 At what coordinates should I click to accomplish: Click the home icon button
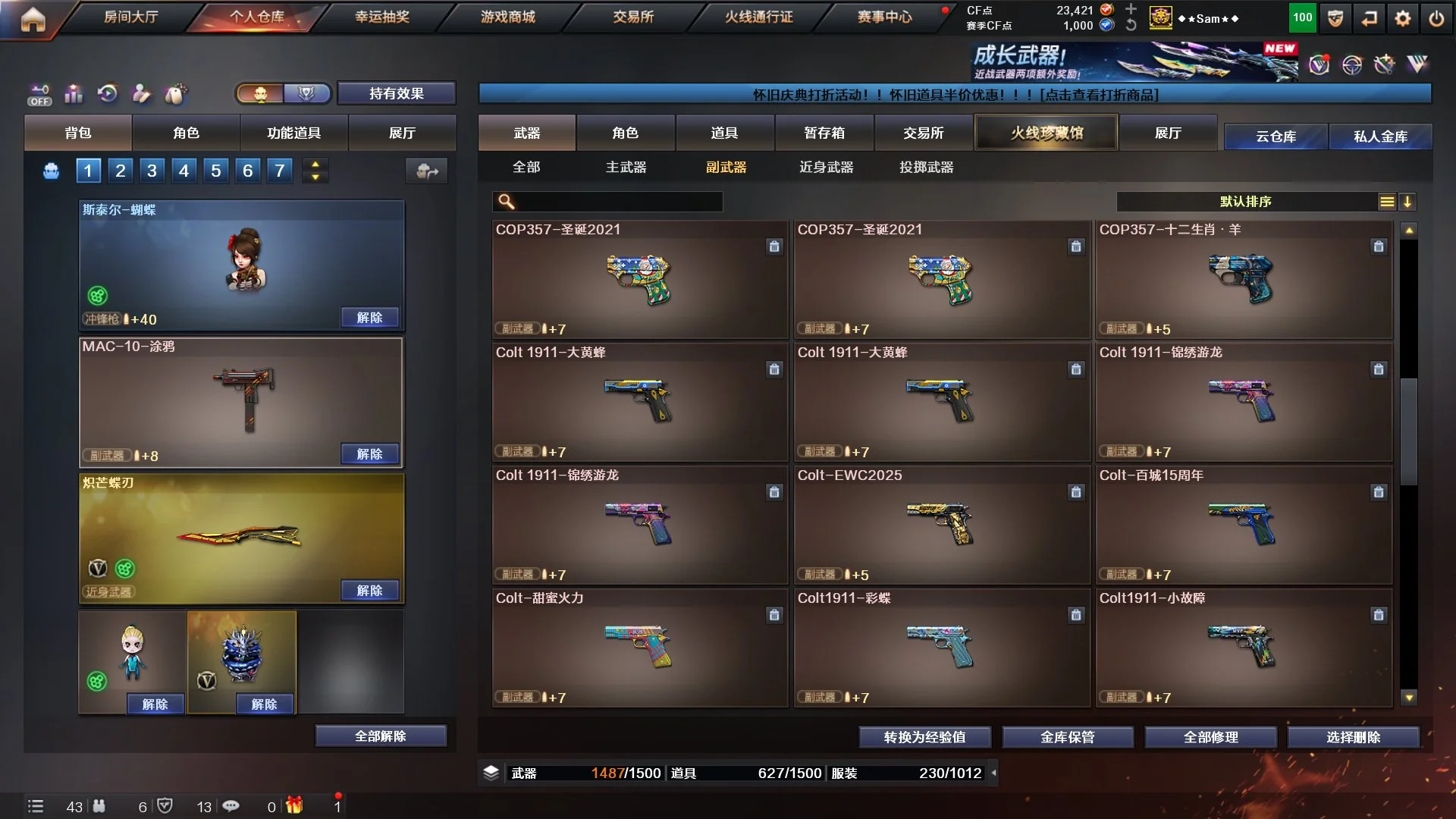33,19
